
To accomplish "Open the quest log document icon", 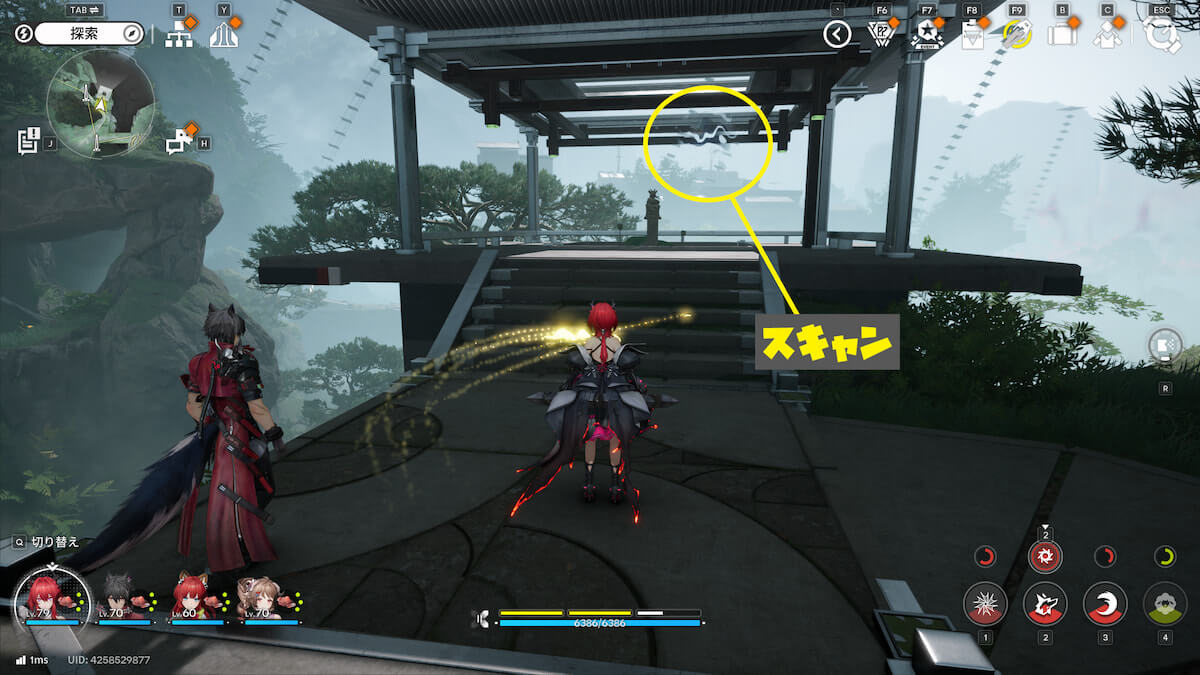I will click(28, 141).
